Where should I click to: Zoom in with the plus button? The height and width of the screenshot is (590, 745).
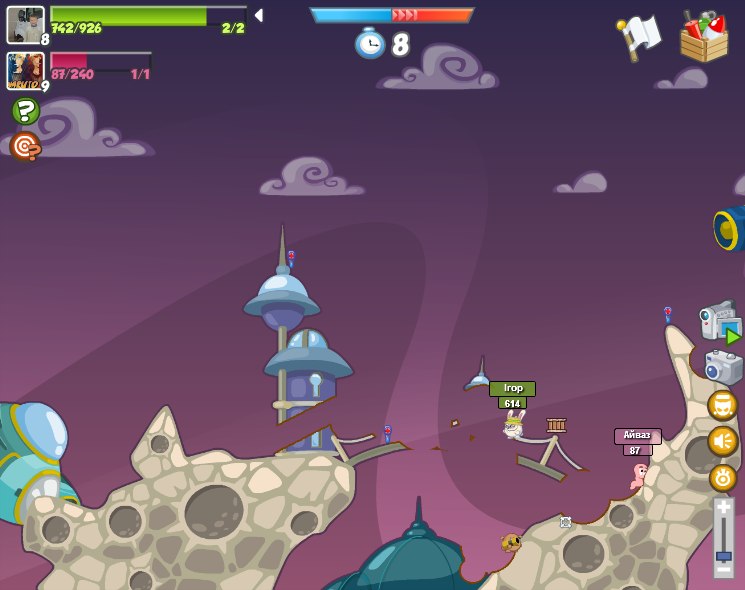tap(723, 508)
